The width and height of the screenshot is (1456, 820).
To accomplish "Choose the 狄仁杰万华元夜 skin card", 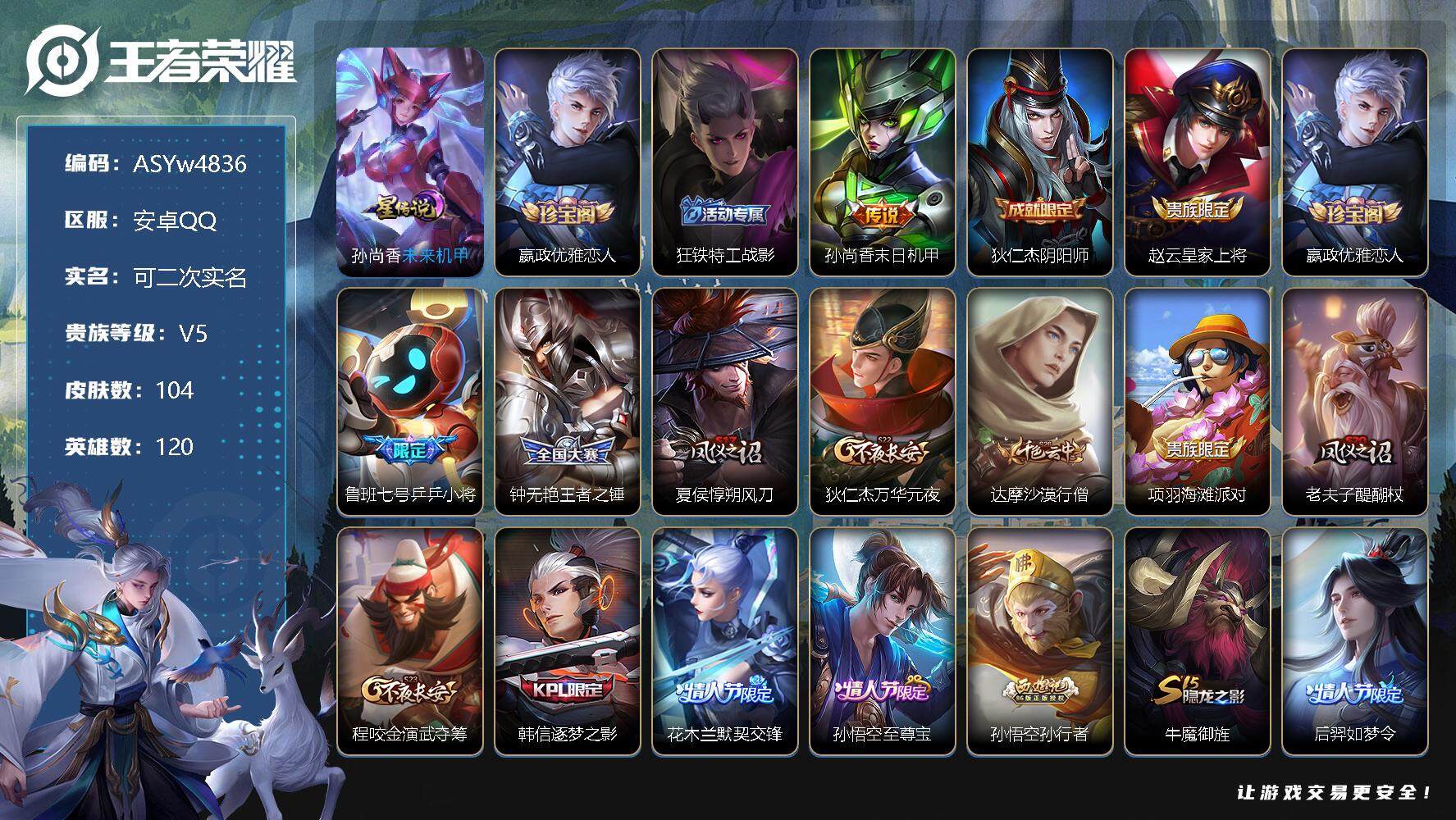I will (883, 401).
